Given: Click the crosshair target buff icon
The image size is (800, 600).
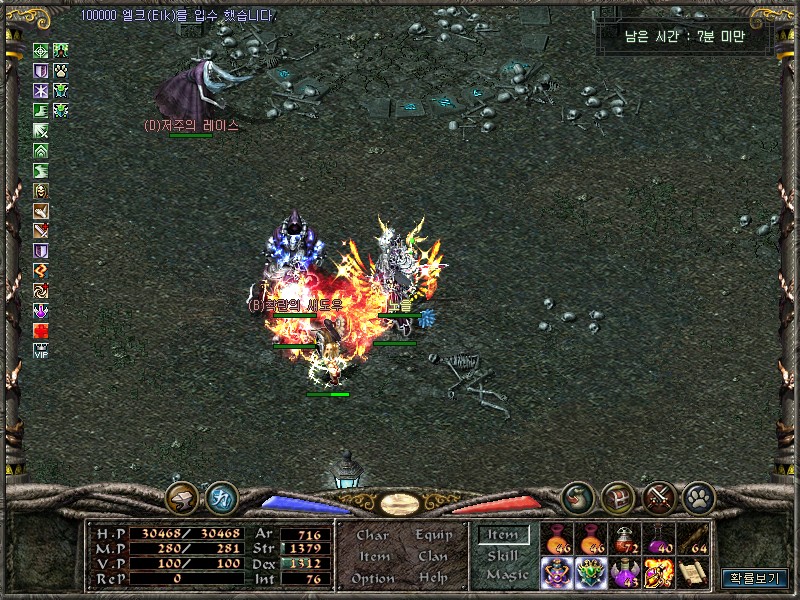Looking at the screenshot, I should tap(41, 51).
